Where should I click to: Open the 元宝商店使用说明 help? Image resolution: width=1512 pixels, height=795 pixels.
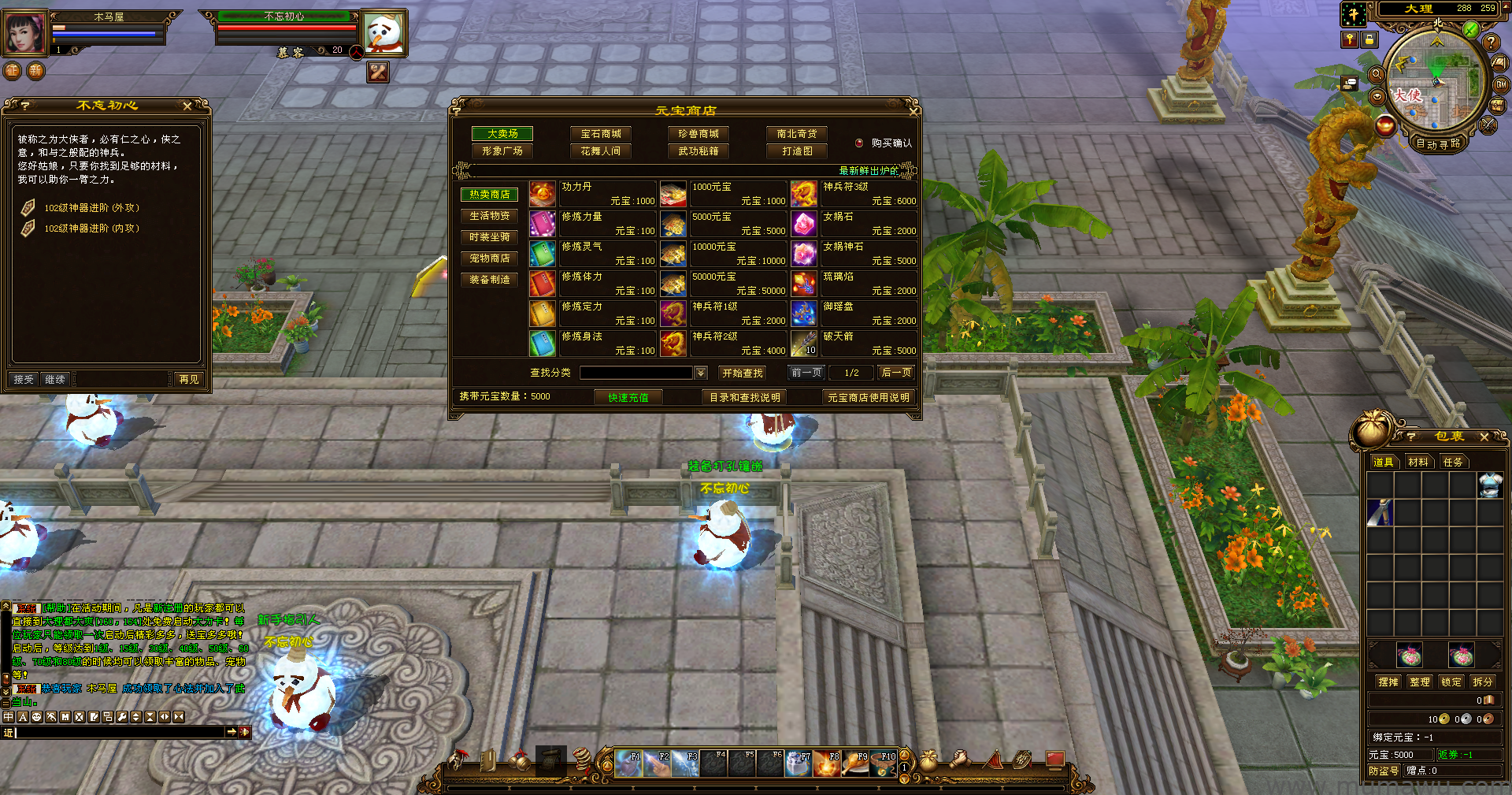(x=868, y=397)
